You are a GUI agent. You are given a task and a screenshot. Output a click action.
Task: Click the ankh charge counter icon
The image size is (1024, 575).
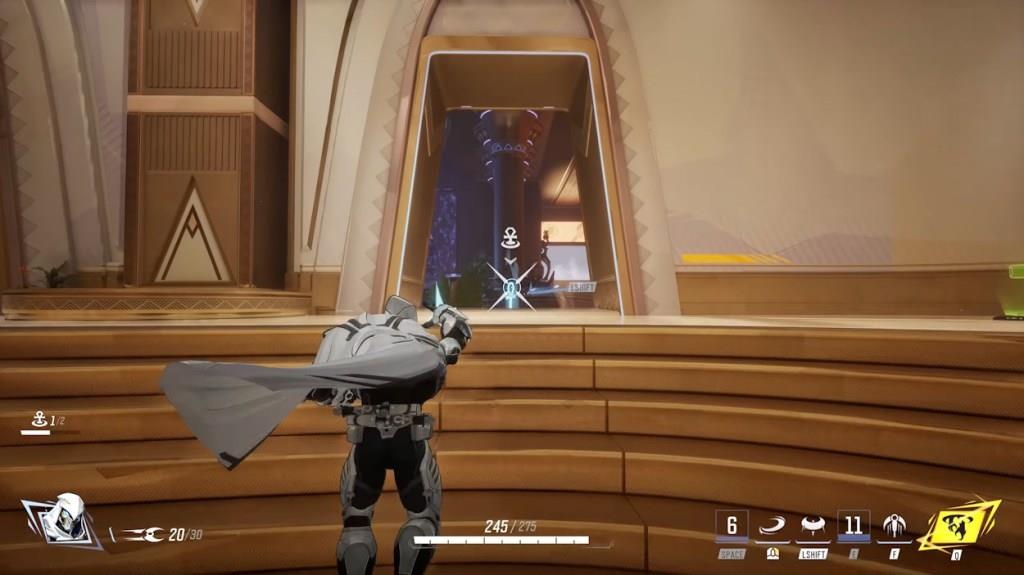[36, 422]
